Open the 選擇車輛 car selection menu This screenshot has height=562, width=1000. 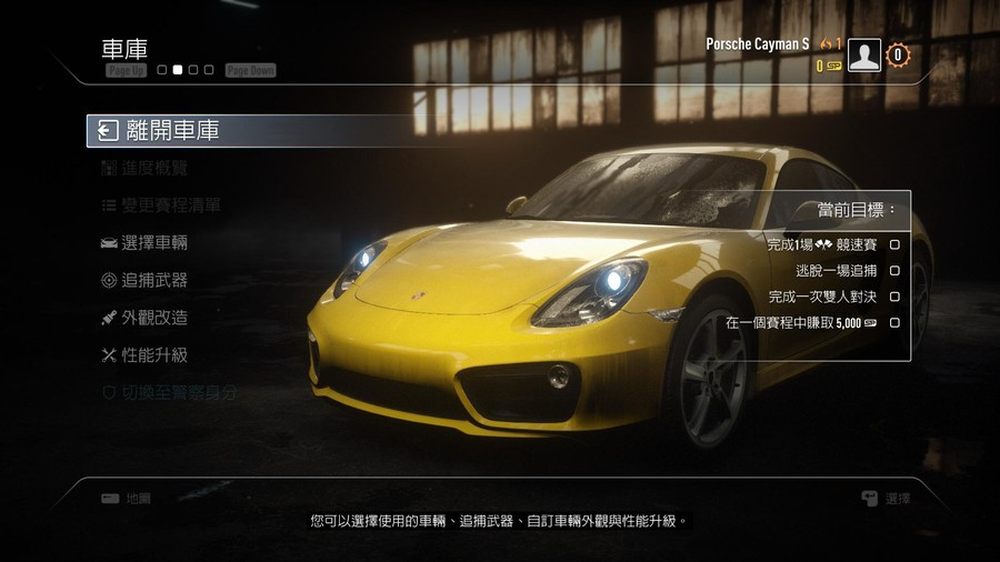pos(154,243)
